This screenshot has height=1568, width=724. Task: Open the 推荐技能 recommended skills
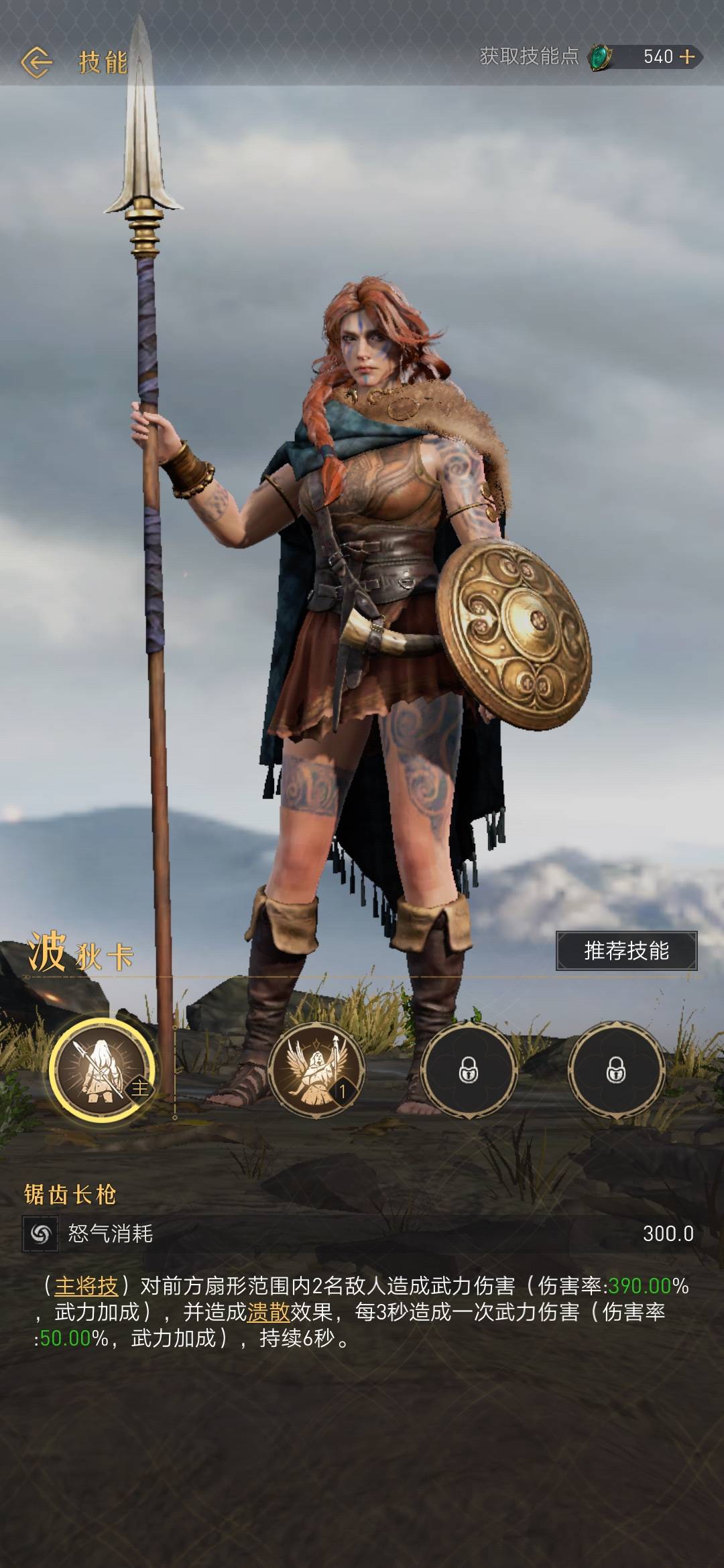coord(626,950)
